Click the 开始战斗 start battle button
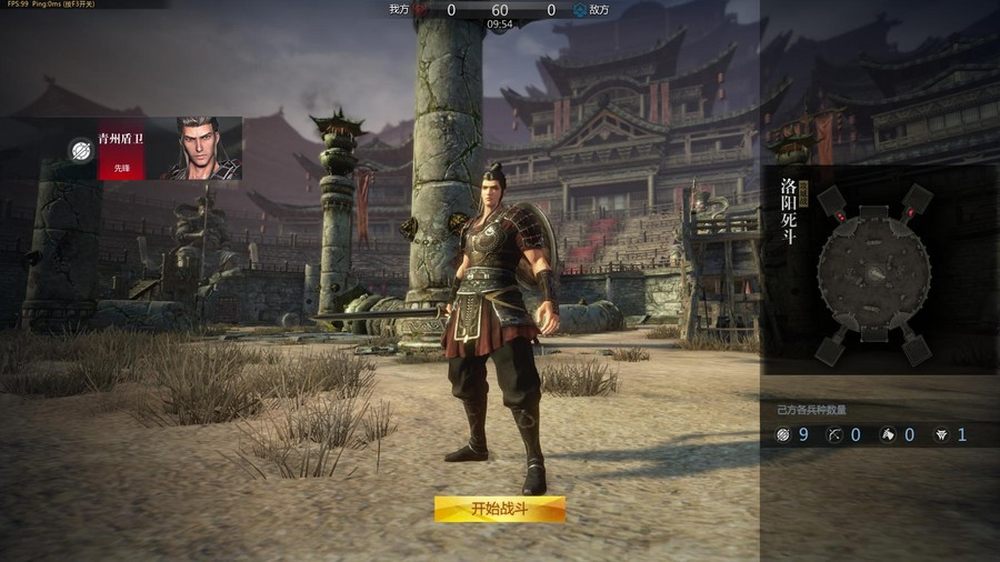 (x=499, y=509)
